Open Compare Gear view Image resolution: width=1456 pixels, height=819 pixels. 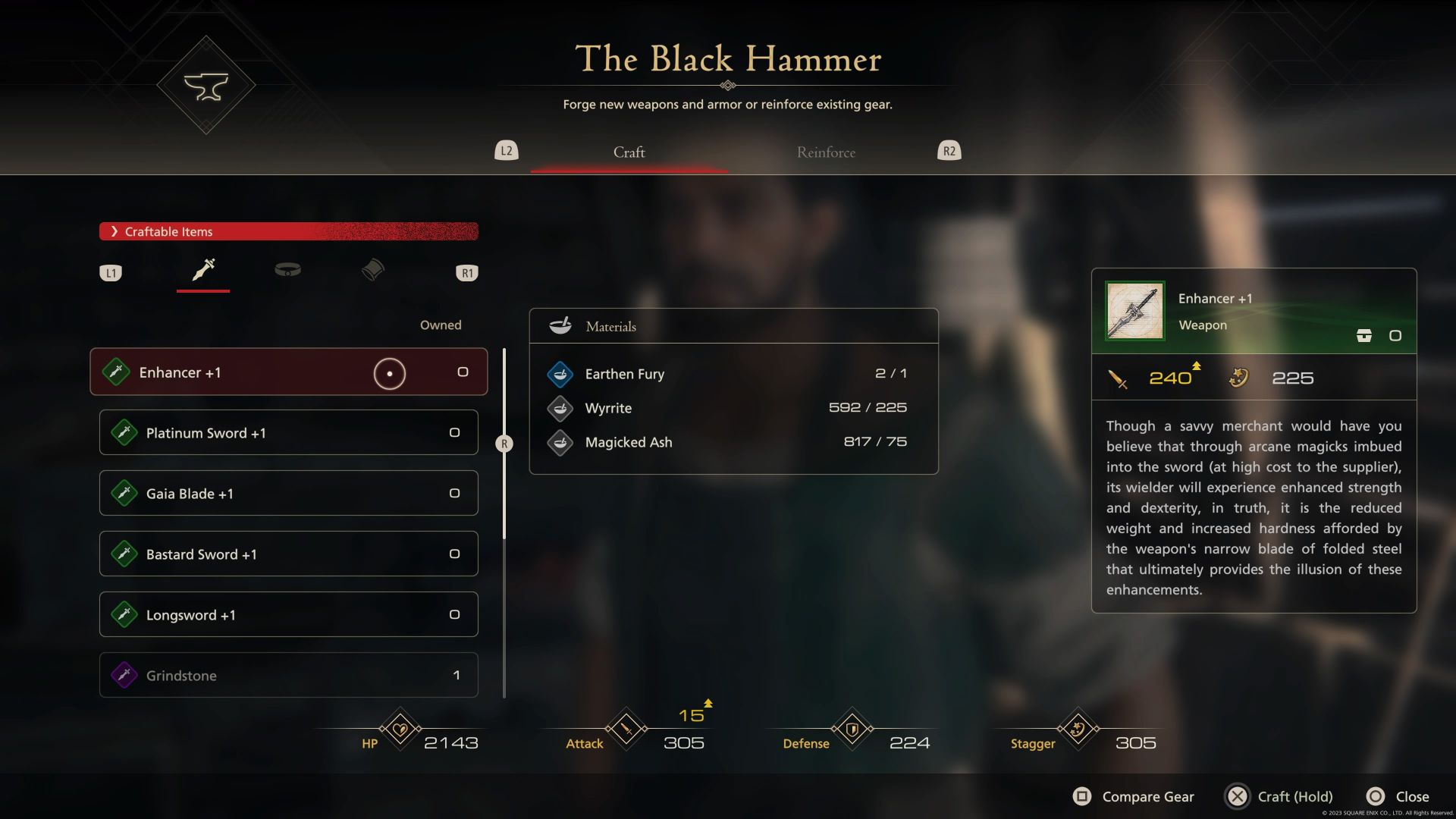click(x=1134, y=796)
